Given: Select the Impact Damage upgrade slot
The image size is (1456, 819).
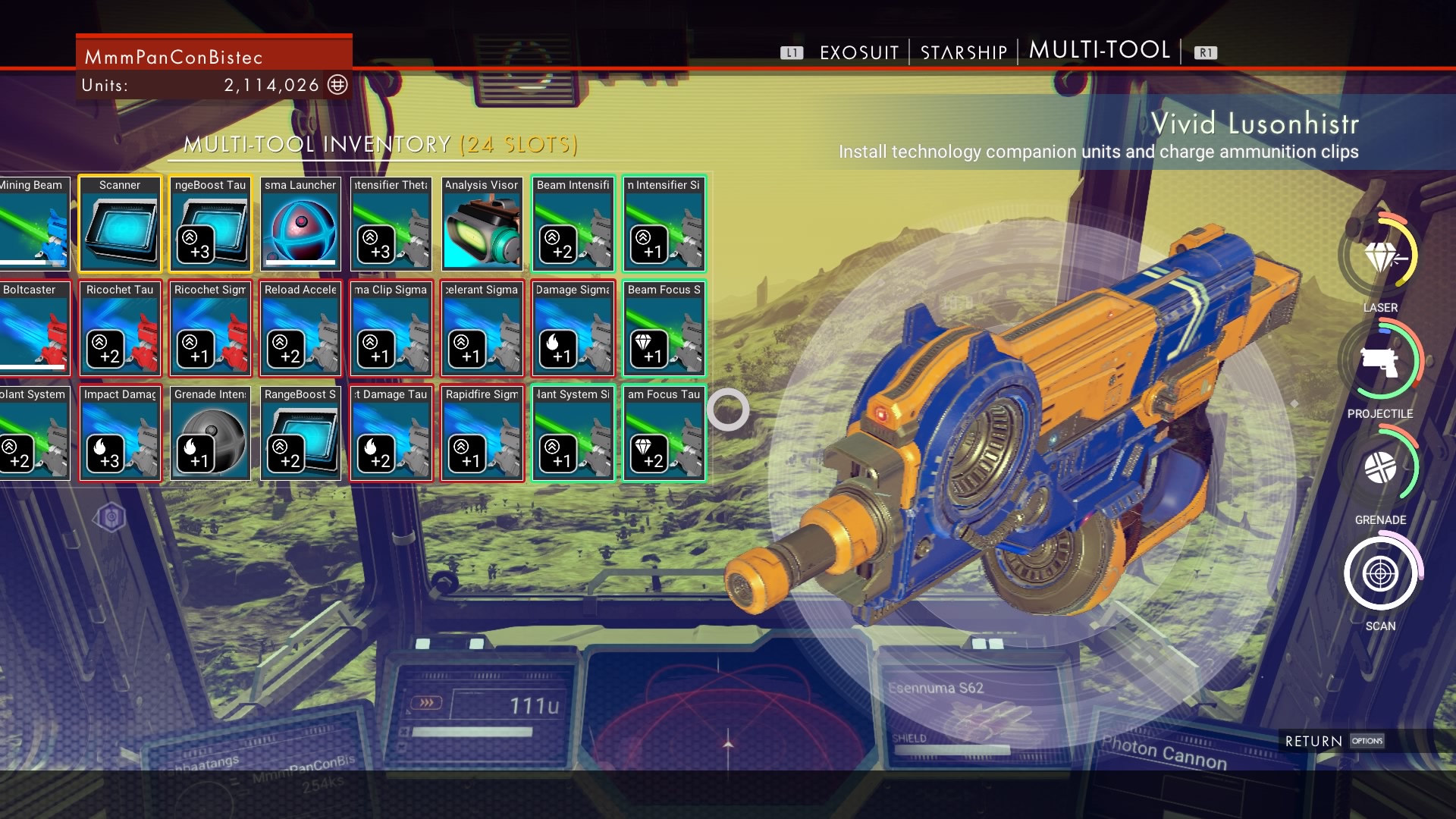Looking at the screenshot, I should pos(120,434).
